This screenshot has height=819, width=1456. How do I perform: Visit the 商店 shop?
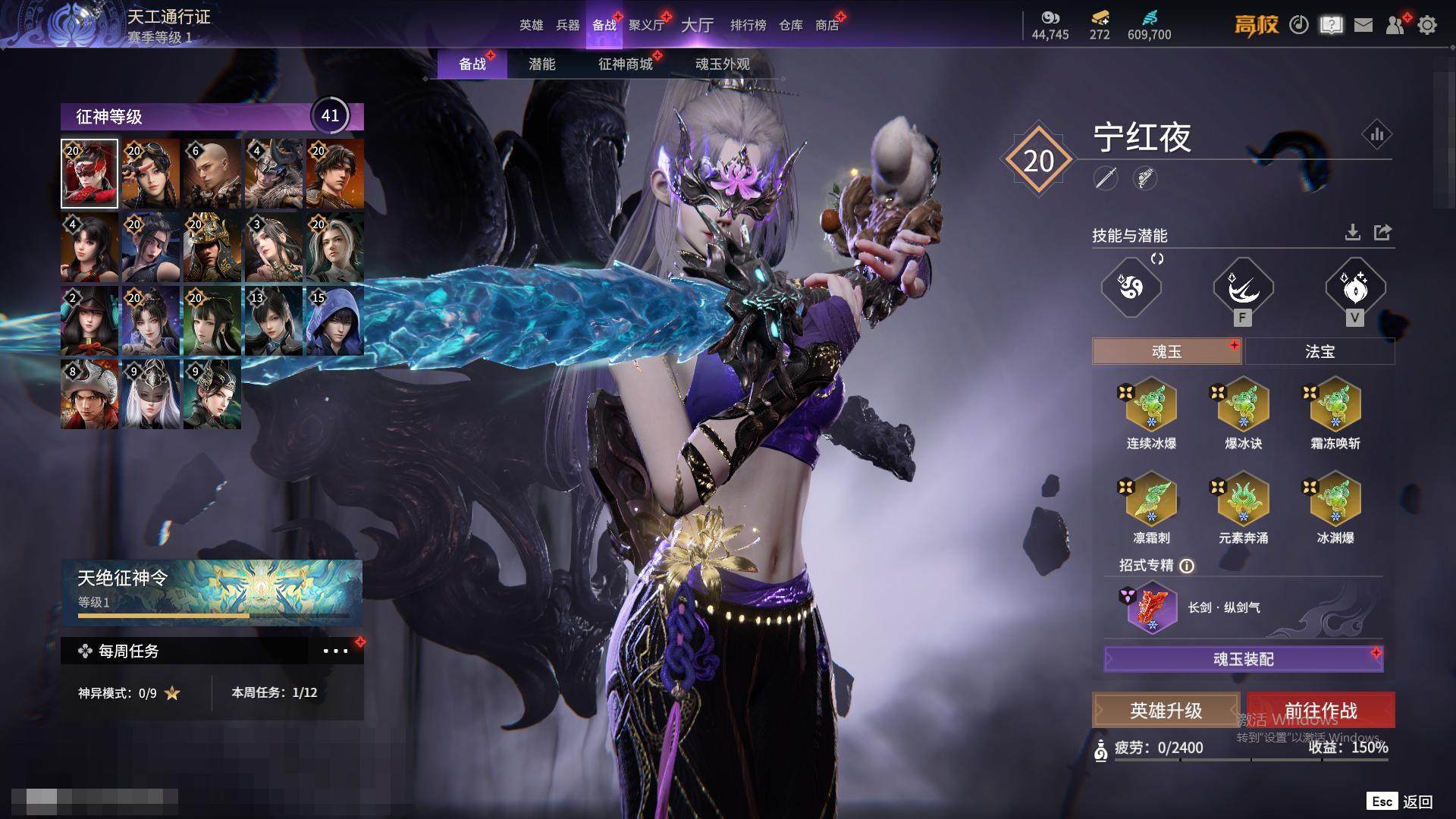point(827,25)
